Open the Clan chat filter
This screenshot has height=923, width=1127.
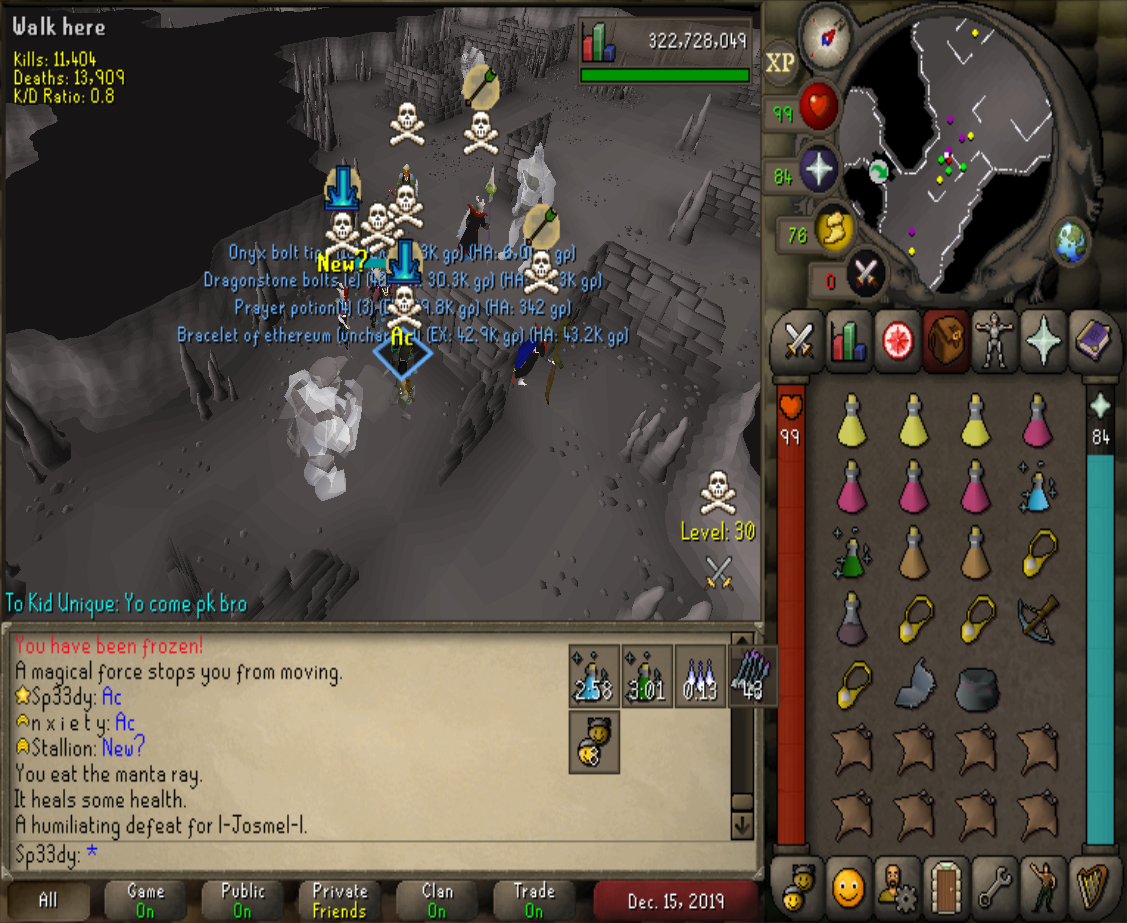[437, 900]
